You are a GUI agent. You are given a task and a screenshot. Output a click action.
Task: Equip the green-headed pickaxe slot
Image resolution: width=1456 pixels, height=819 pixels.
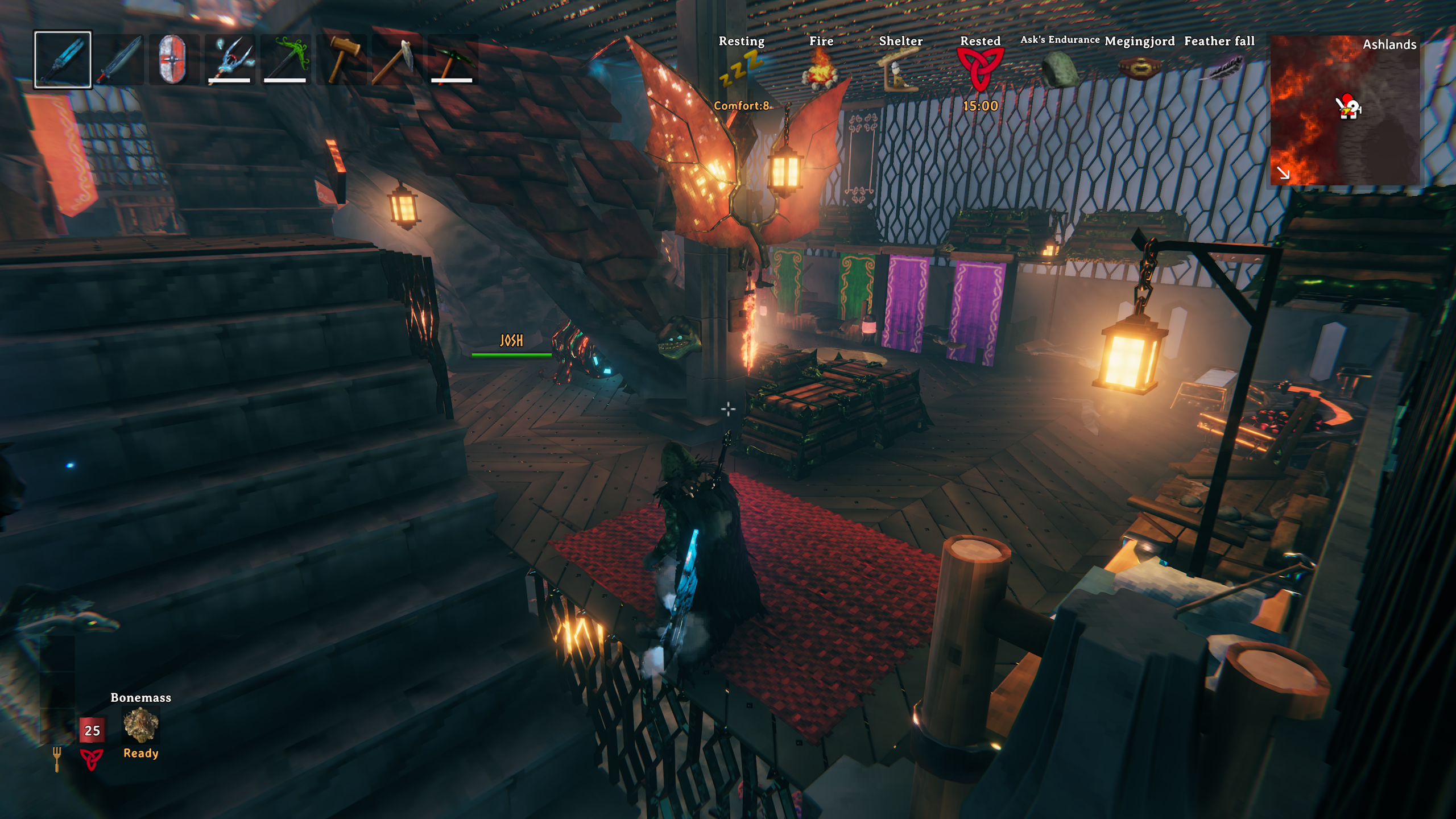[452, 60]
